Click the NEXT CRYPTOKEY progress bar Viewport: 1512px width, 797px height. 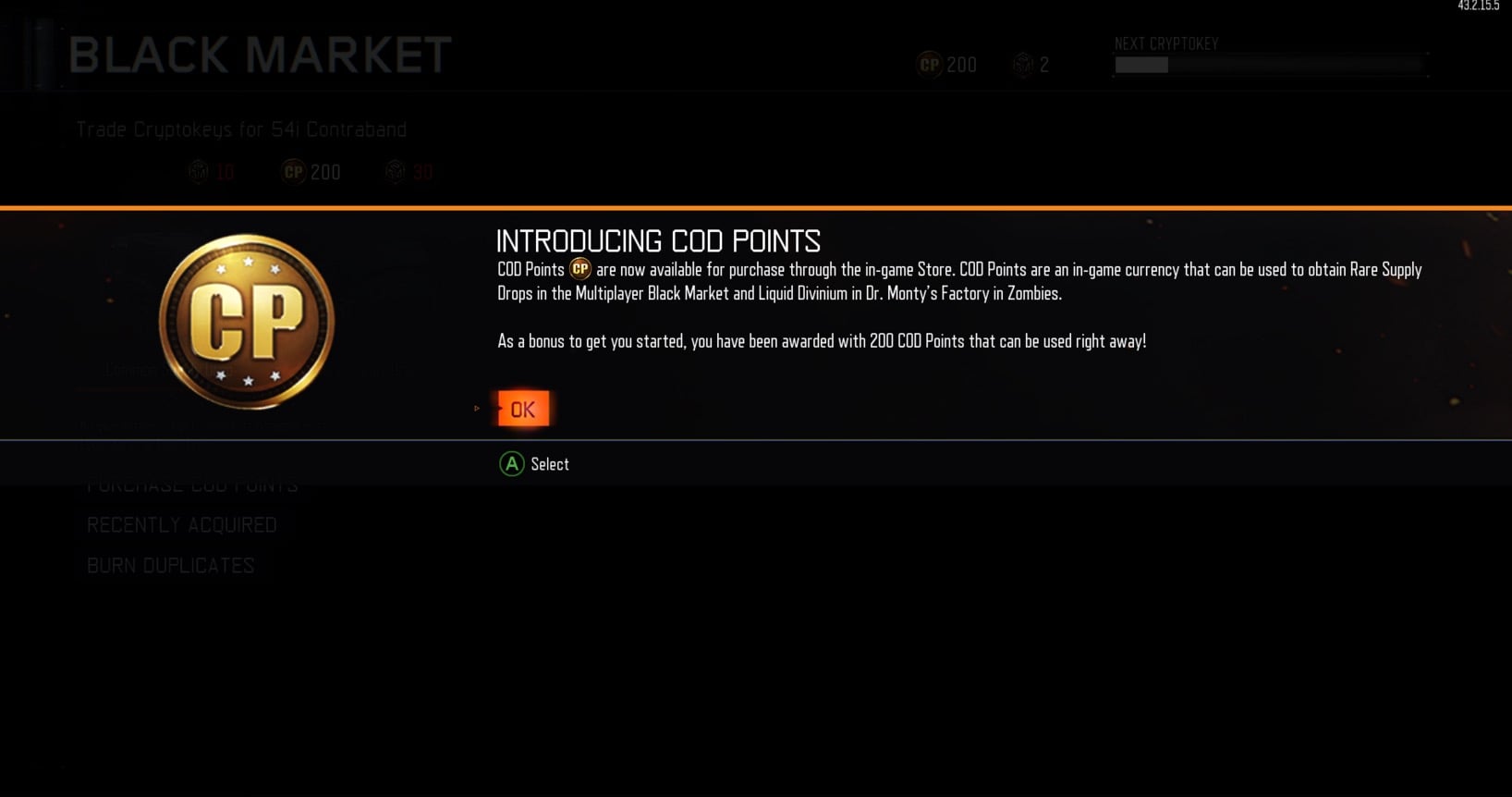pyautogui.click(x=1267, y=65)
